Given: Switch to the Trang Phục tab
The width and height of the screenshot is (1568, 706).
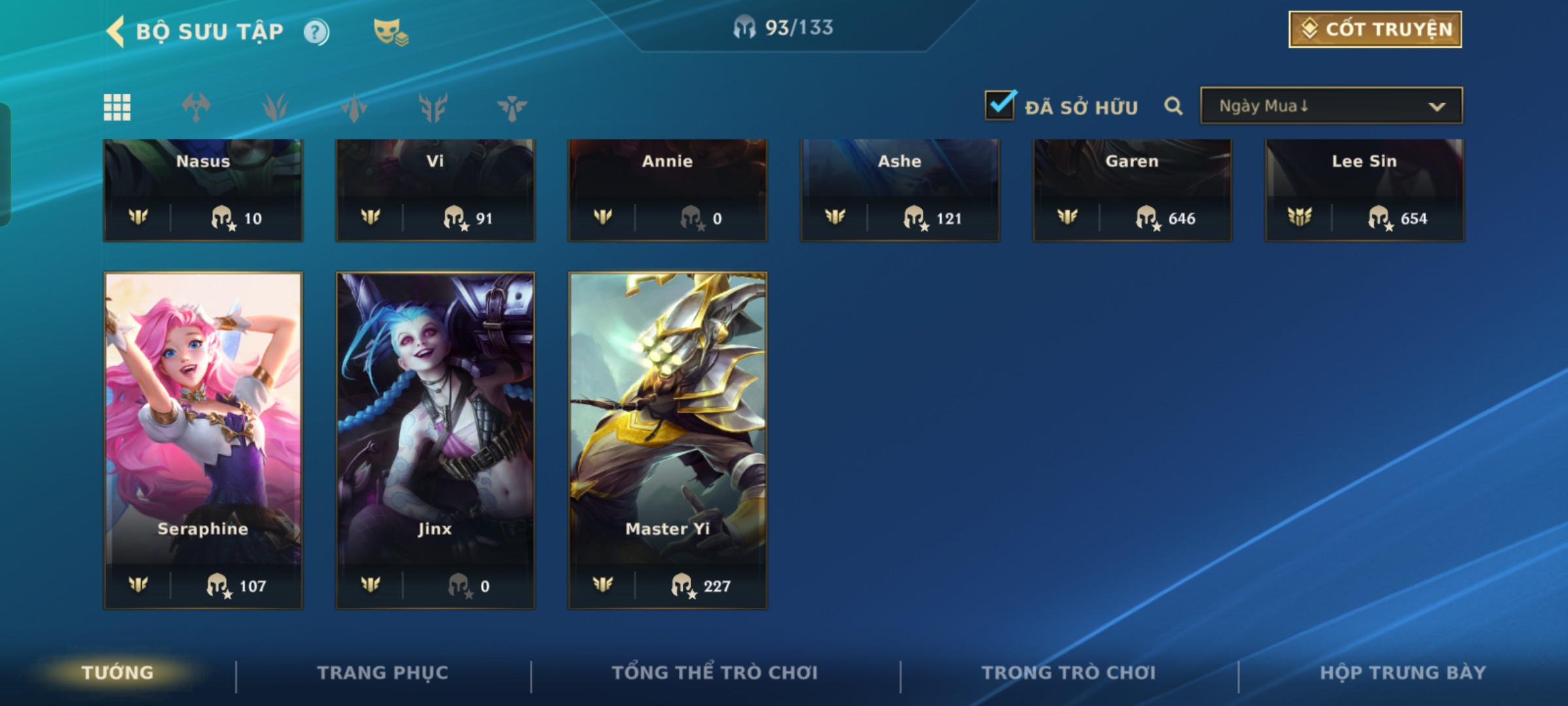Looking at the screenshot, I should (383, 673).
